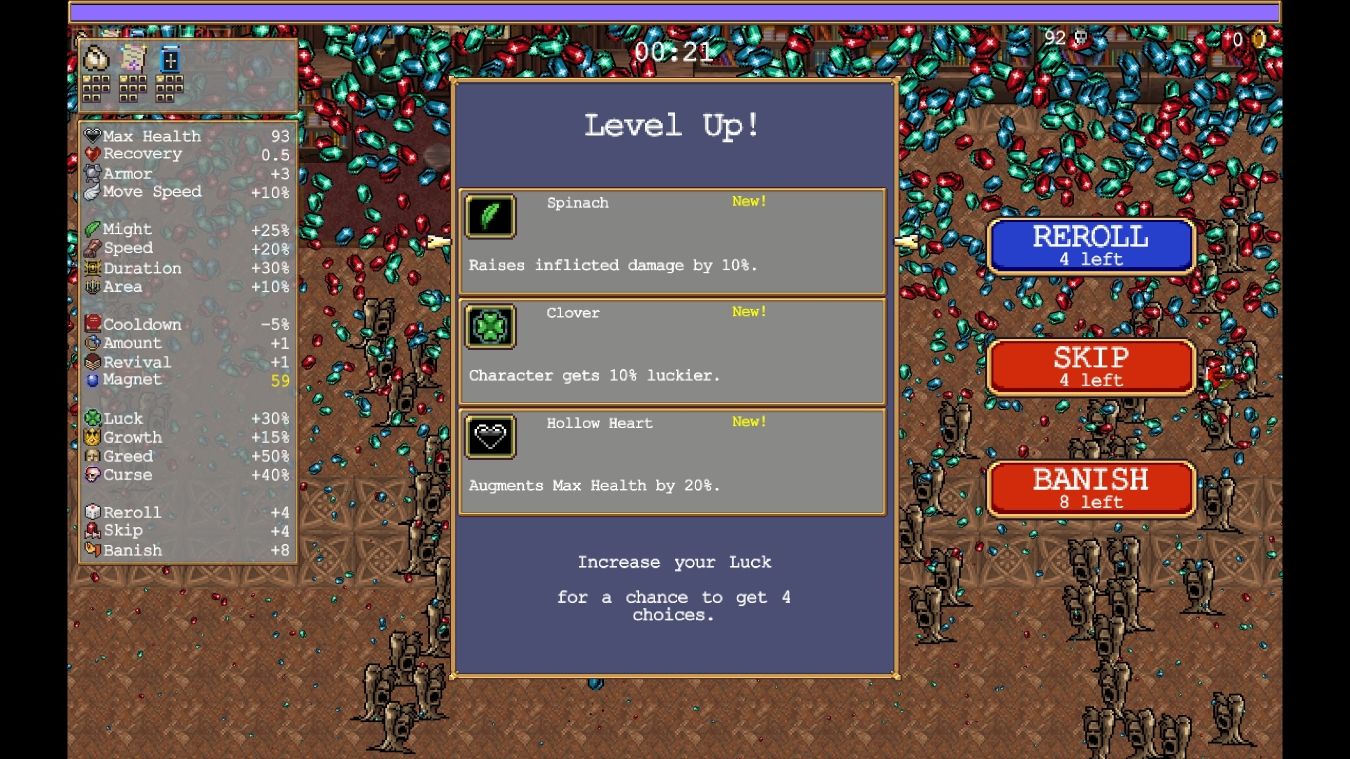Choose the Spinach upgrade
The width and height of the screenshot is (1350, 759).
[x=672, y=241]
